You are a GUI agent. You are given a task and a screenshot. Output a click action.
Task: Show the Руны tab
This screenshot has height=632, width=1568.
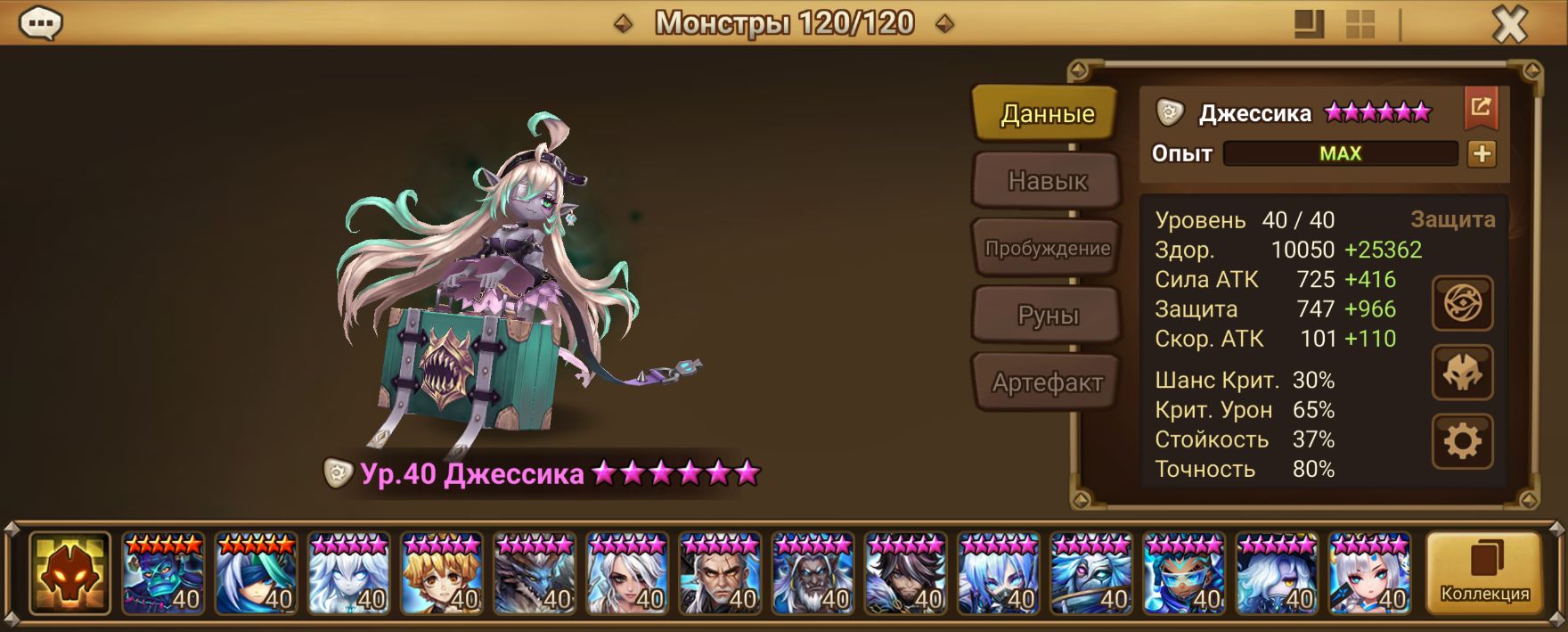[x=1047, y=316]
